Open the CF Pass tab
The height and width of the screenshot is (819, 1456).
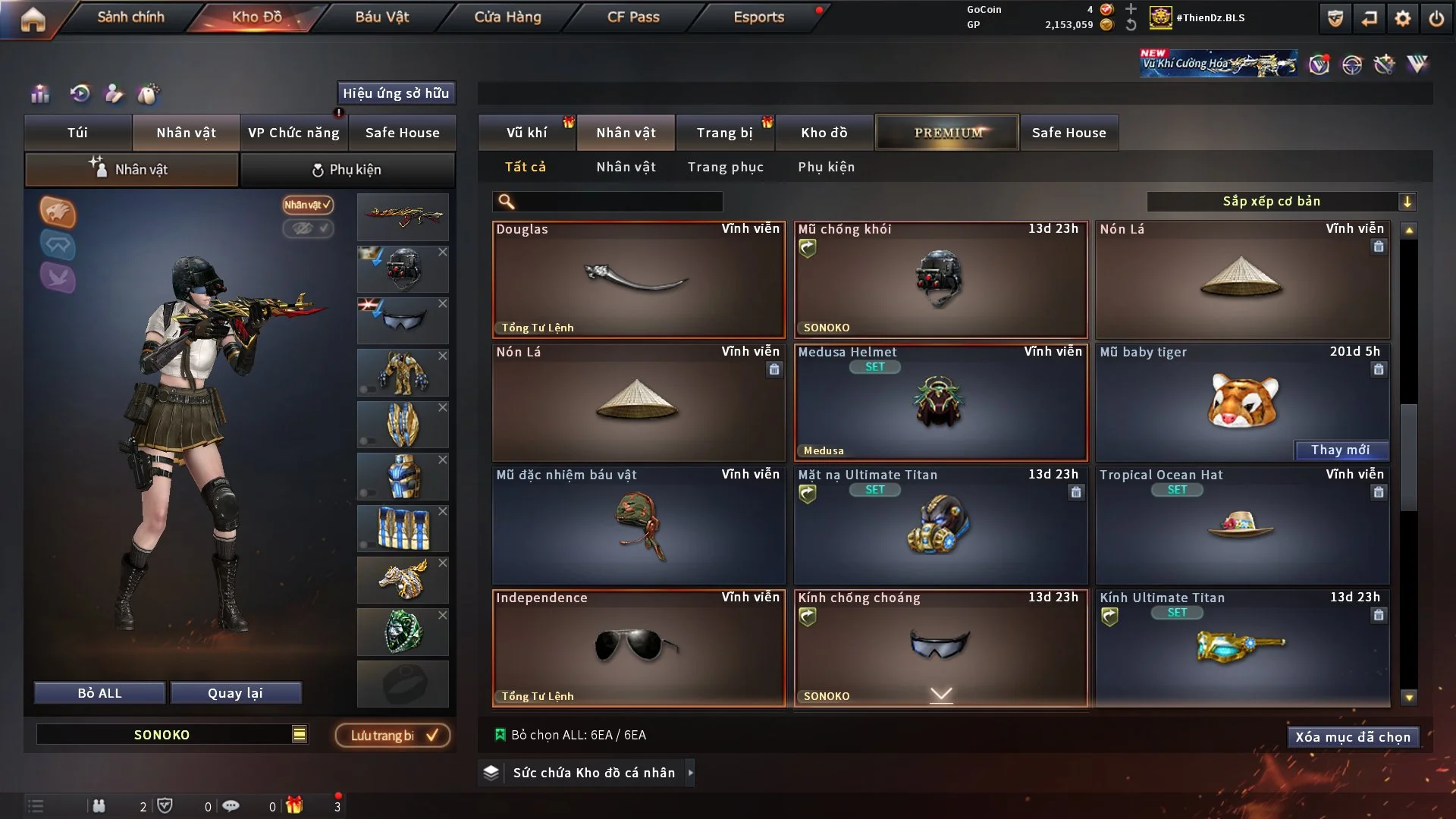[633, 17]
